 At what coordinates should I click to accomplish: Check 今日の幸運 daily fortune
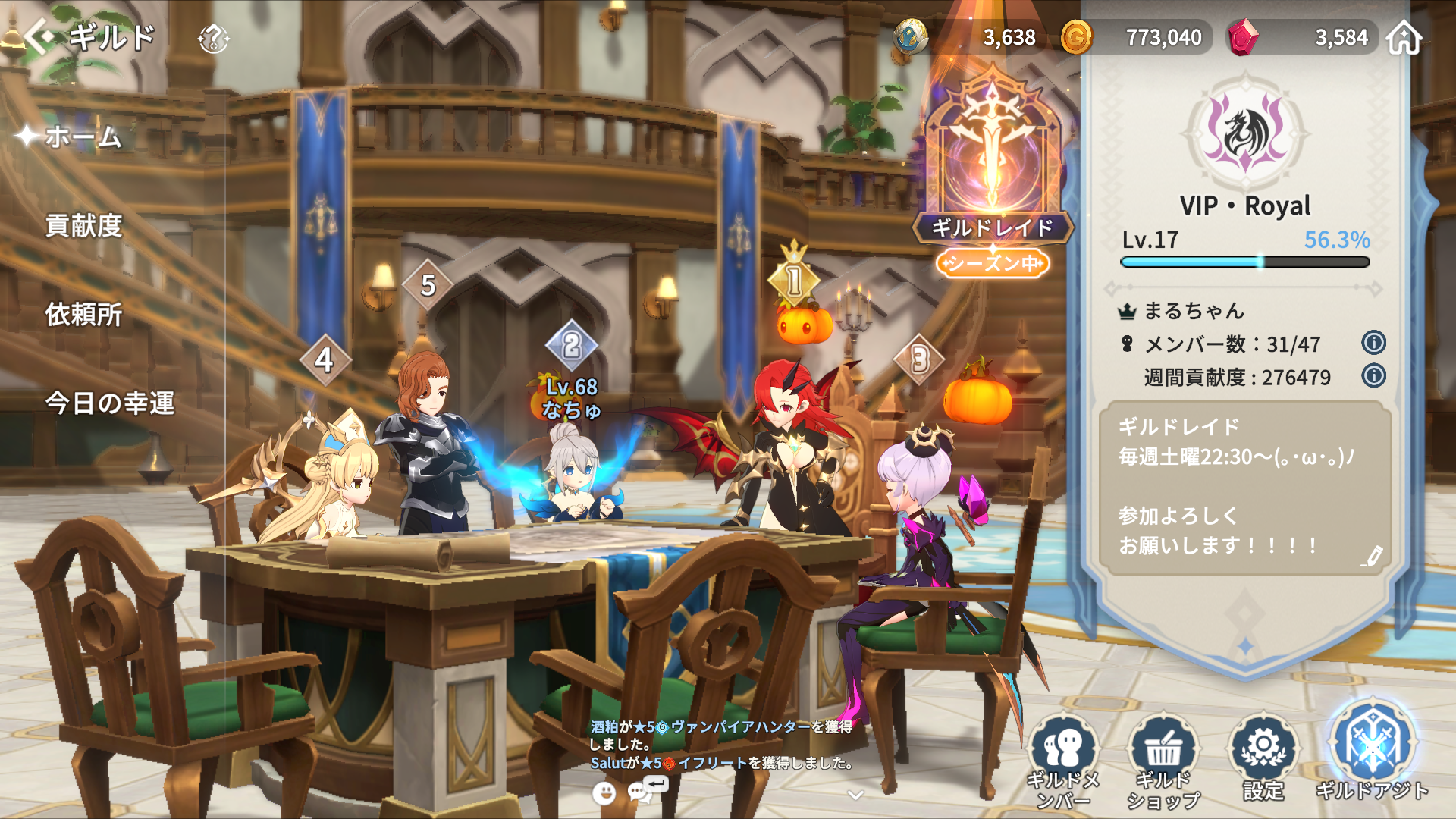point(110,403)
